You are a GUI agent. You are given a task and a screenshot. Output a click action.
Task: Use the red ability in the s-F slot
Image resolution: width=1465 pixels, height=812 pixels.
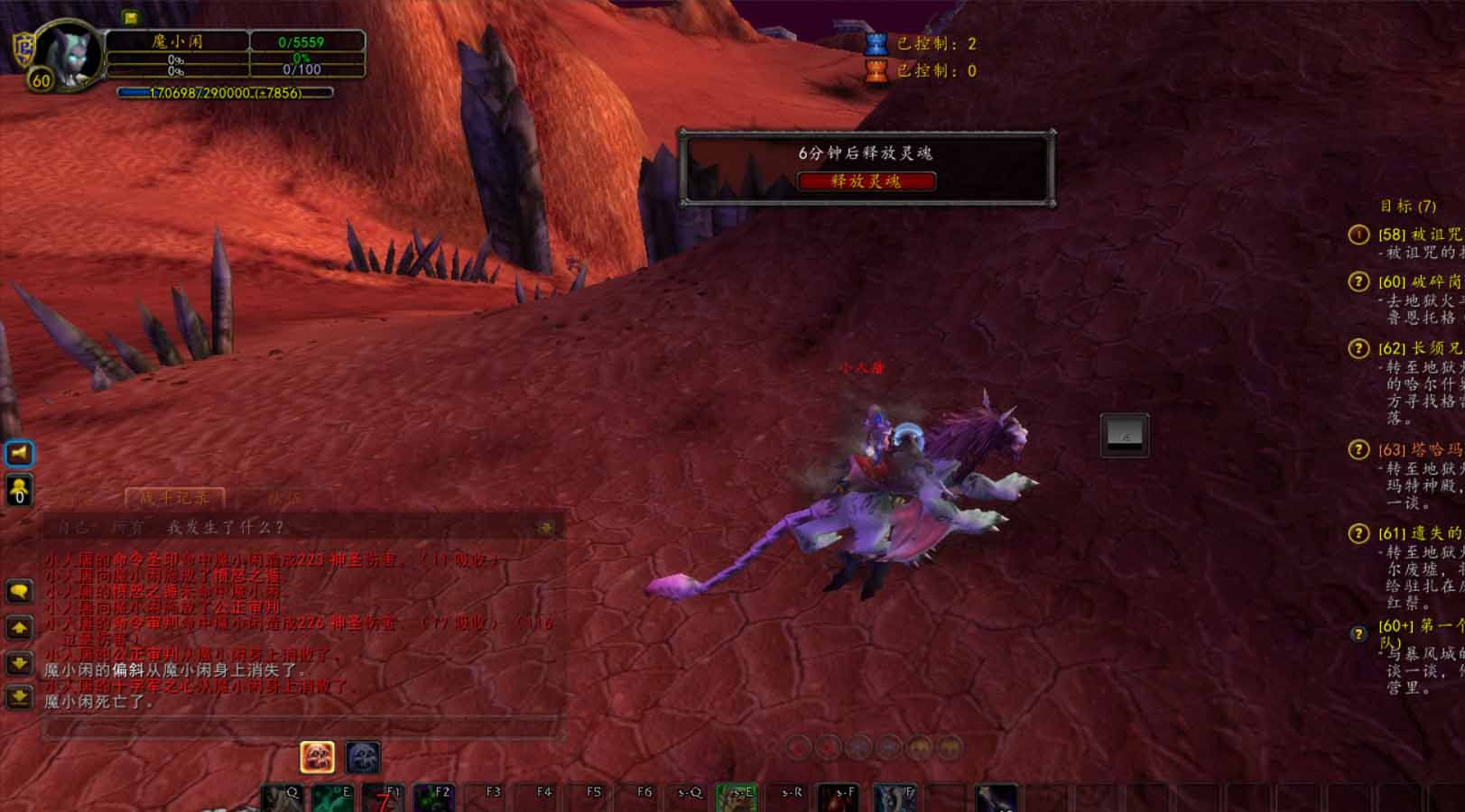coord(838,798)
